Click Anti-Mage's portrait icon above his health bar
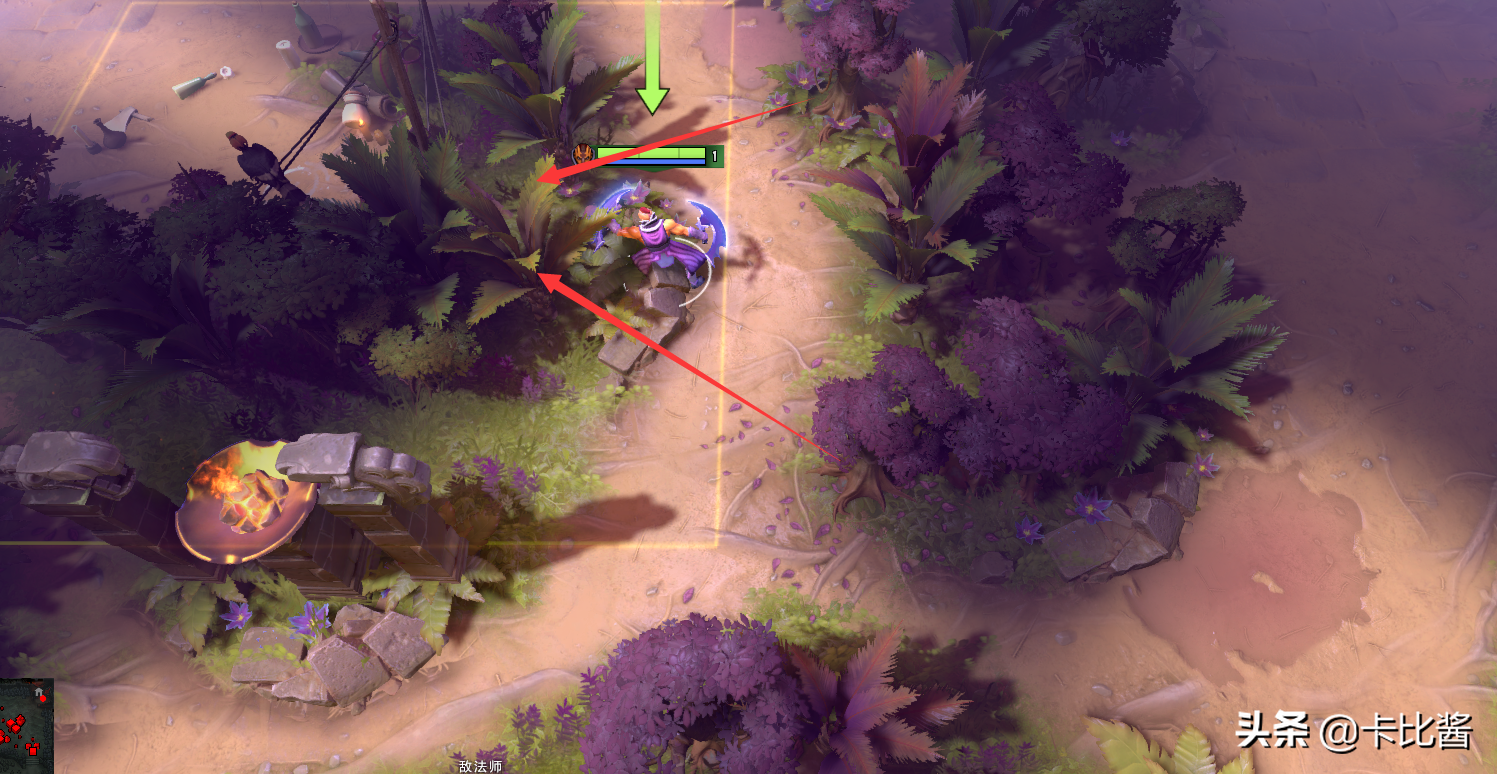Image resolution: width=1497 pixels, height=774 pixels. [582, 153]
